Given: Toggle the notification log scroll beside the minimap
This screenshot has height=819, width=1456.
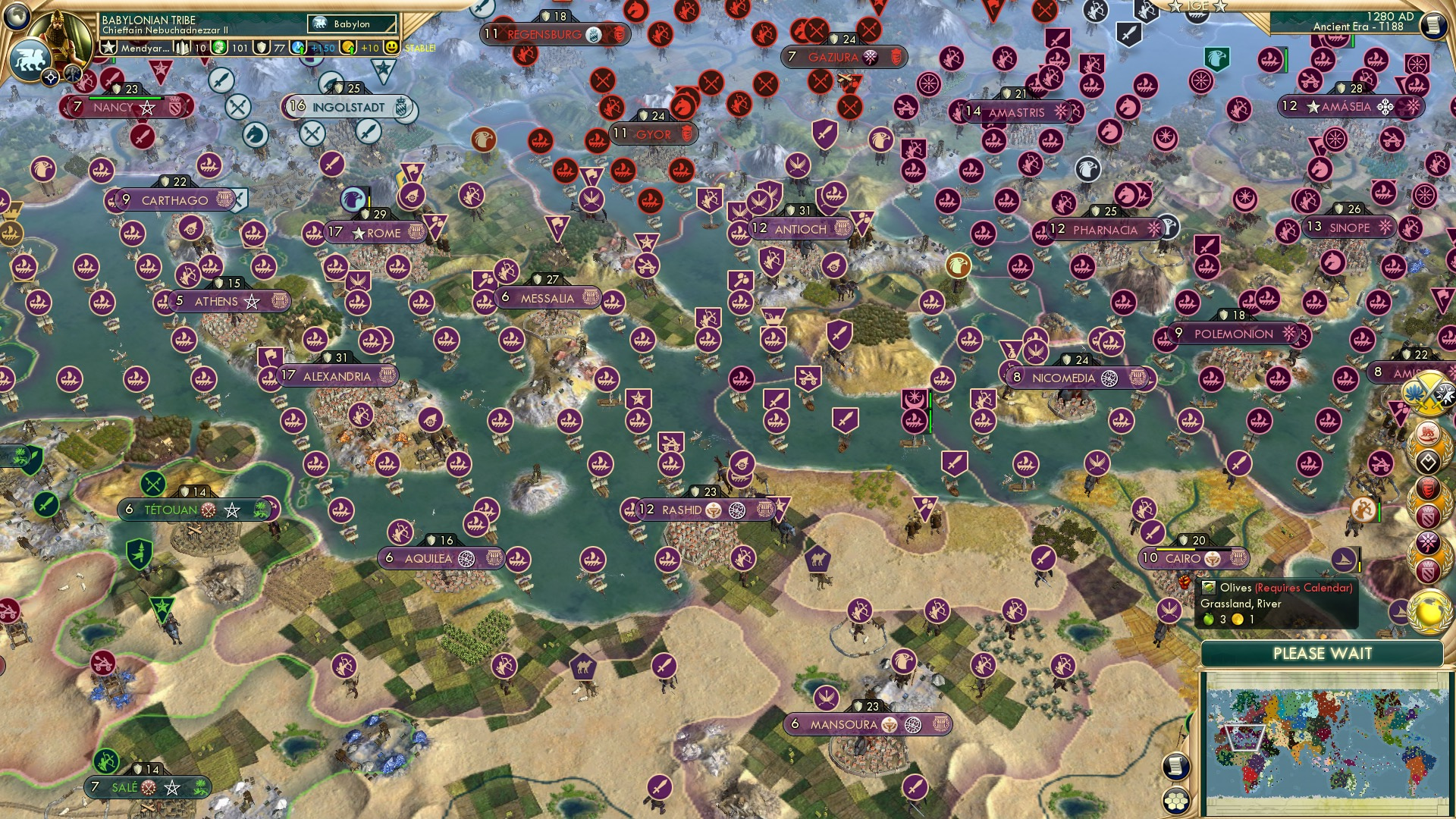Looking at the screenshot, I should 1176,767.
